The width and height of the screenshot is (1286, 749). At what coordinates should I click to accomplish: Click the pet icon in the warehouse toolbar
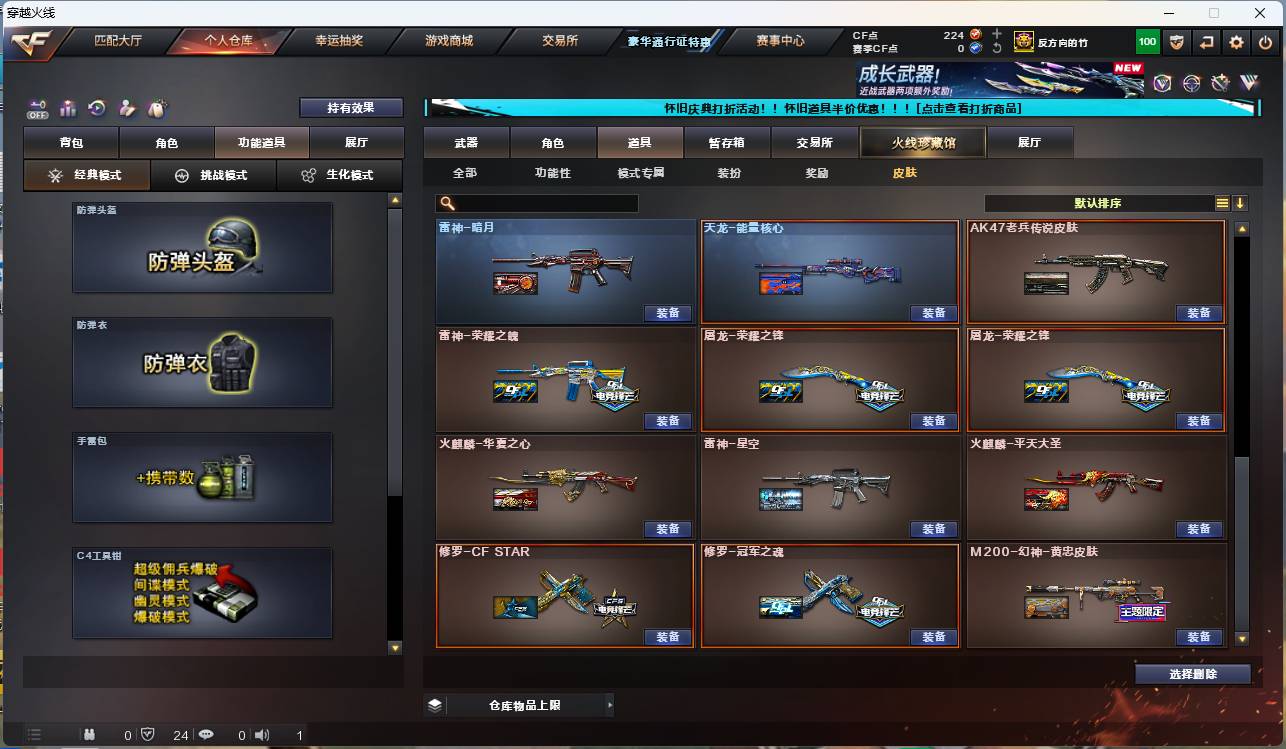(x=155, y=108)
